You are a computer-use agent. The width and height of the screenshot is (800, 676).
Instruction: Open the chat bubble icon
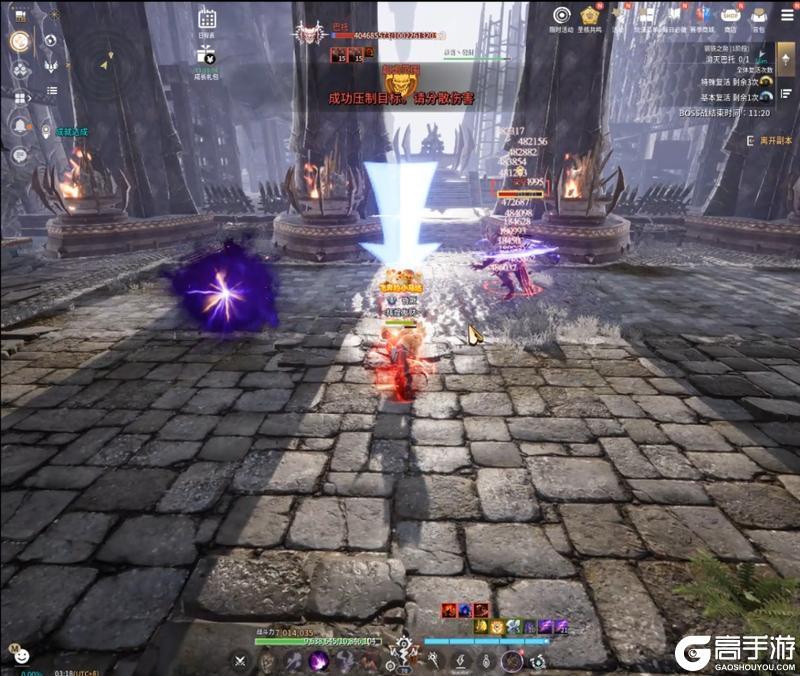(19, 155)
